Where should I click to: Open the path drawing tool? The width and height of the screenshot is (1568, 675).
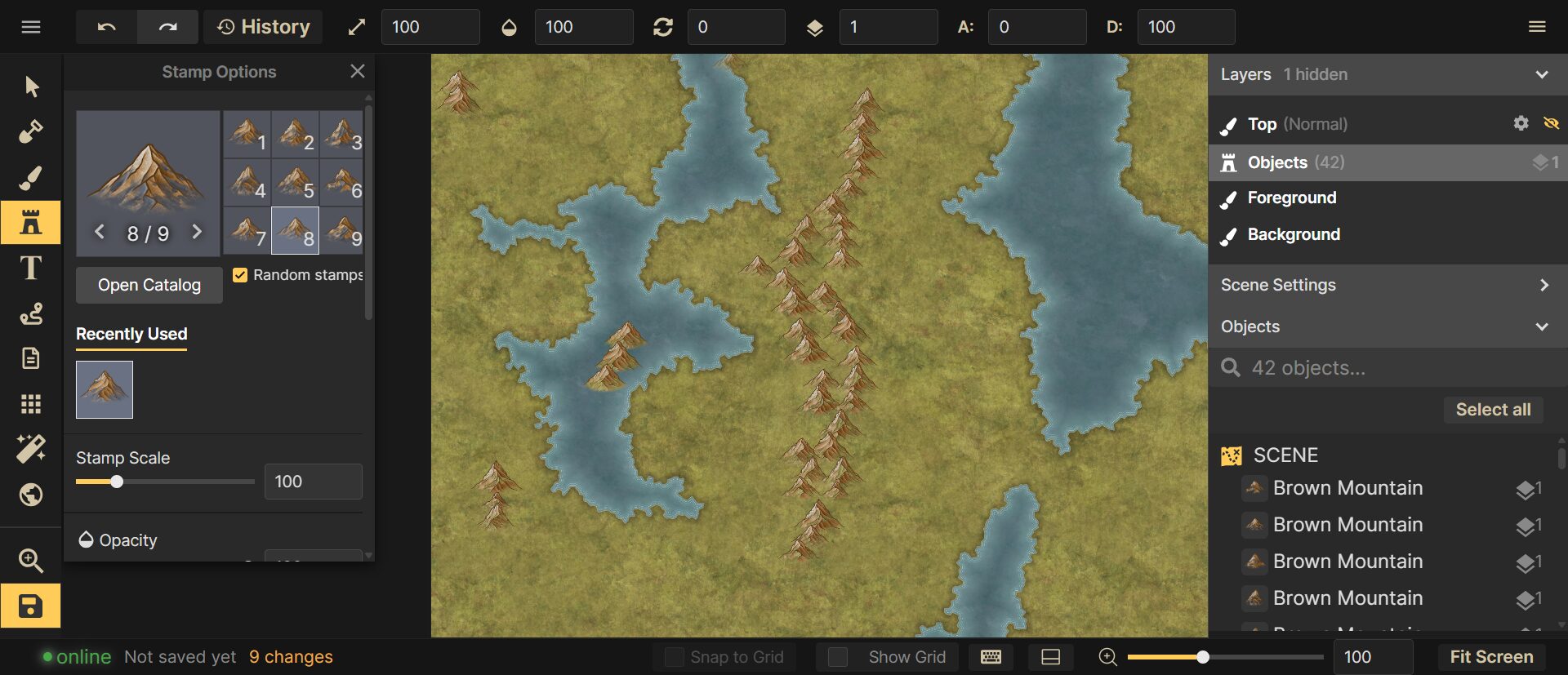[31, 314]
